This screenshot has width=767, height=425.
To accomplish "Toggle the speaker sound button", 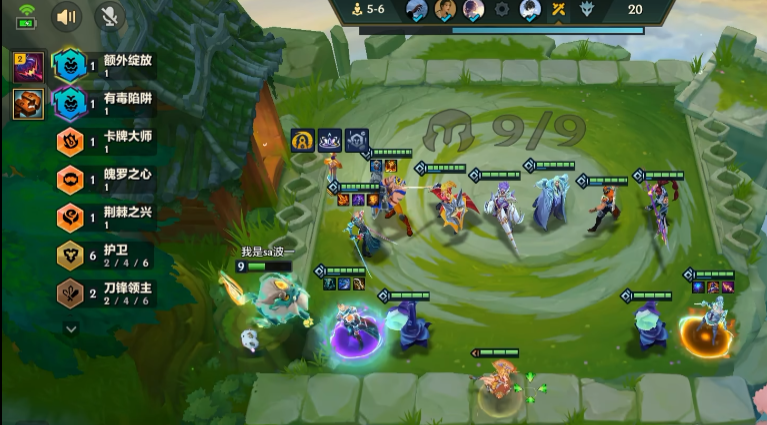I will coord(67,16).
